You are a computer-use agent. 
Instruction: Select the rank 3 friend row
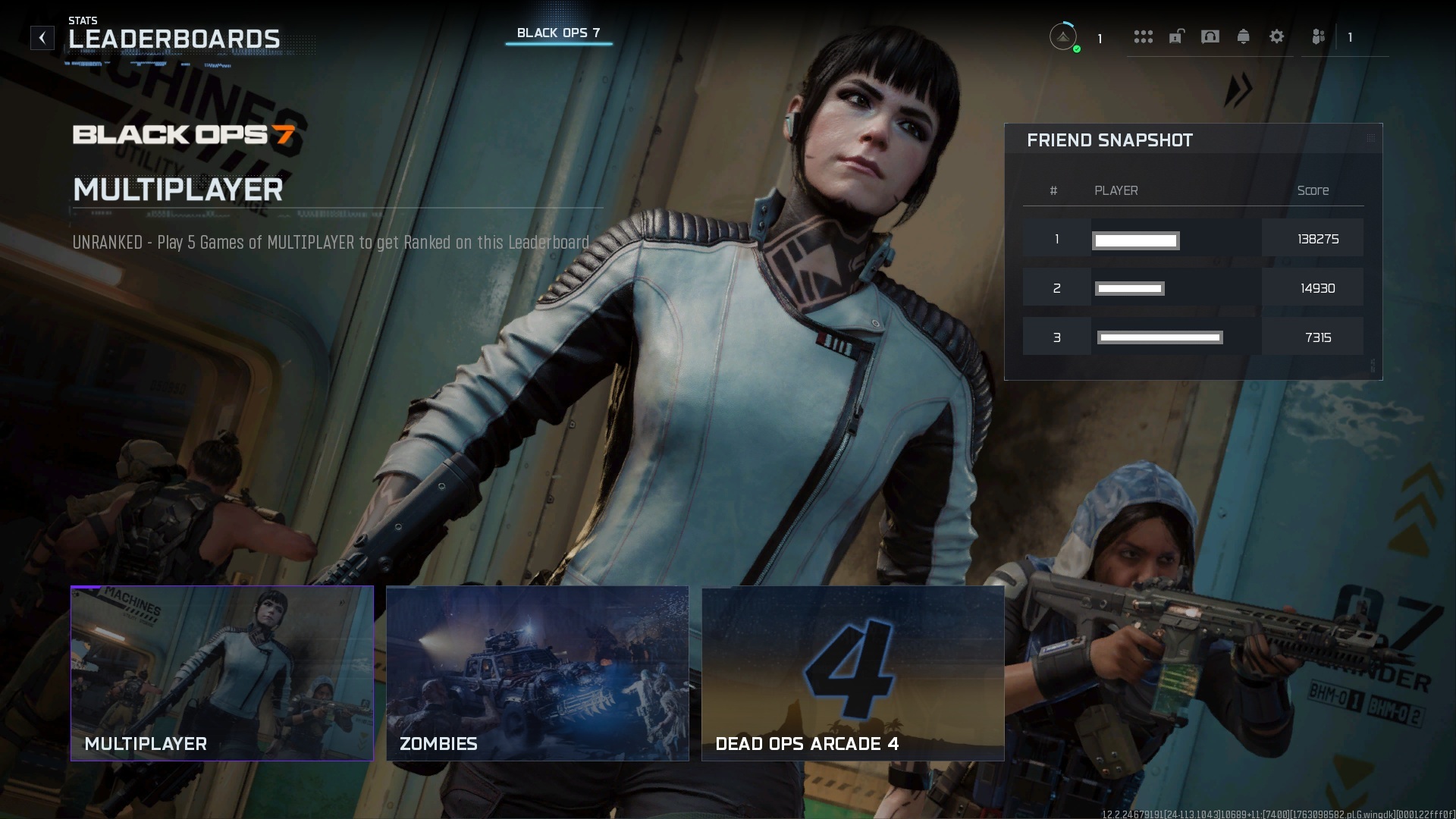1192,337
